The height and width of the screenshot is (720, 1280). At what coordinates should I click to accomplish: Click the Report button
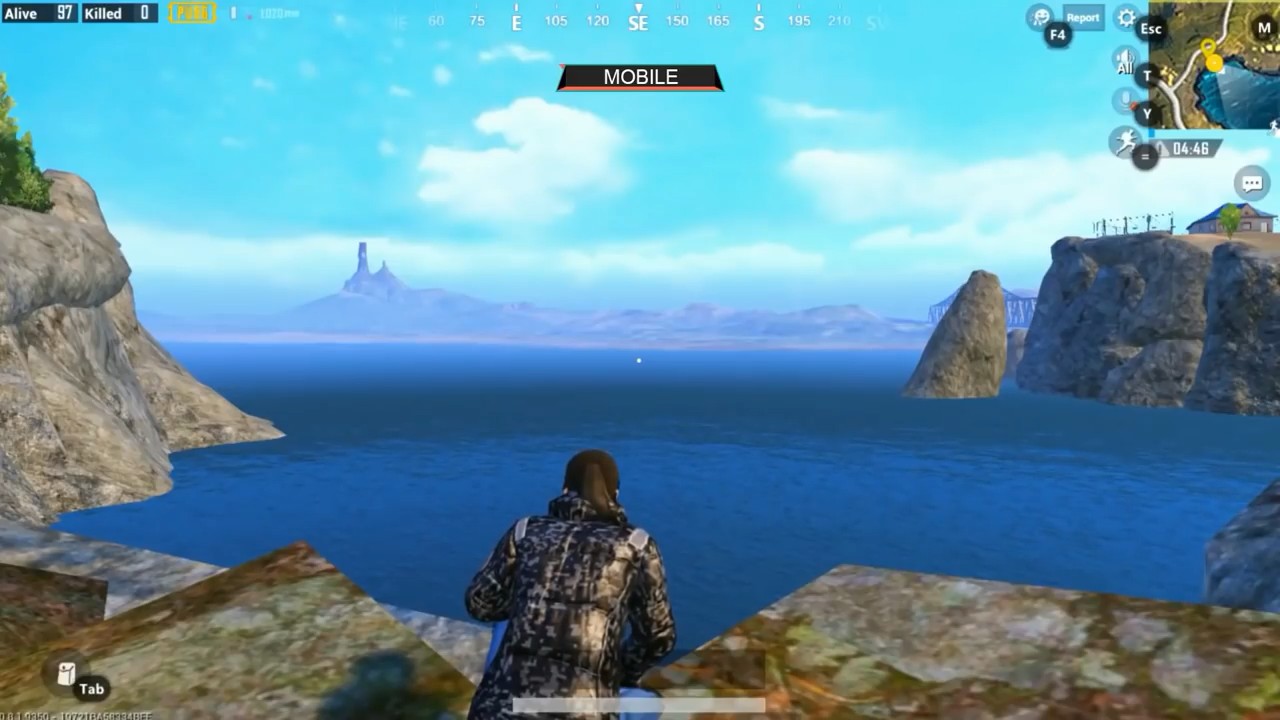coord(1082,17)
